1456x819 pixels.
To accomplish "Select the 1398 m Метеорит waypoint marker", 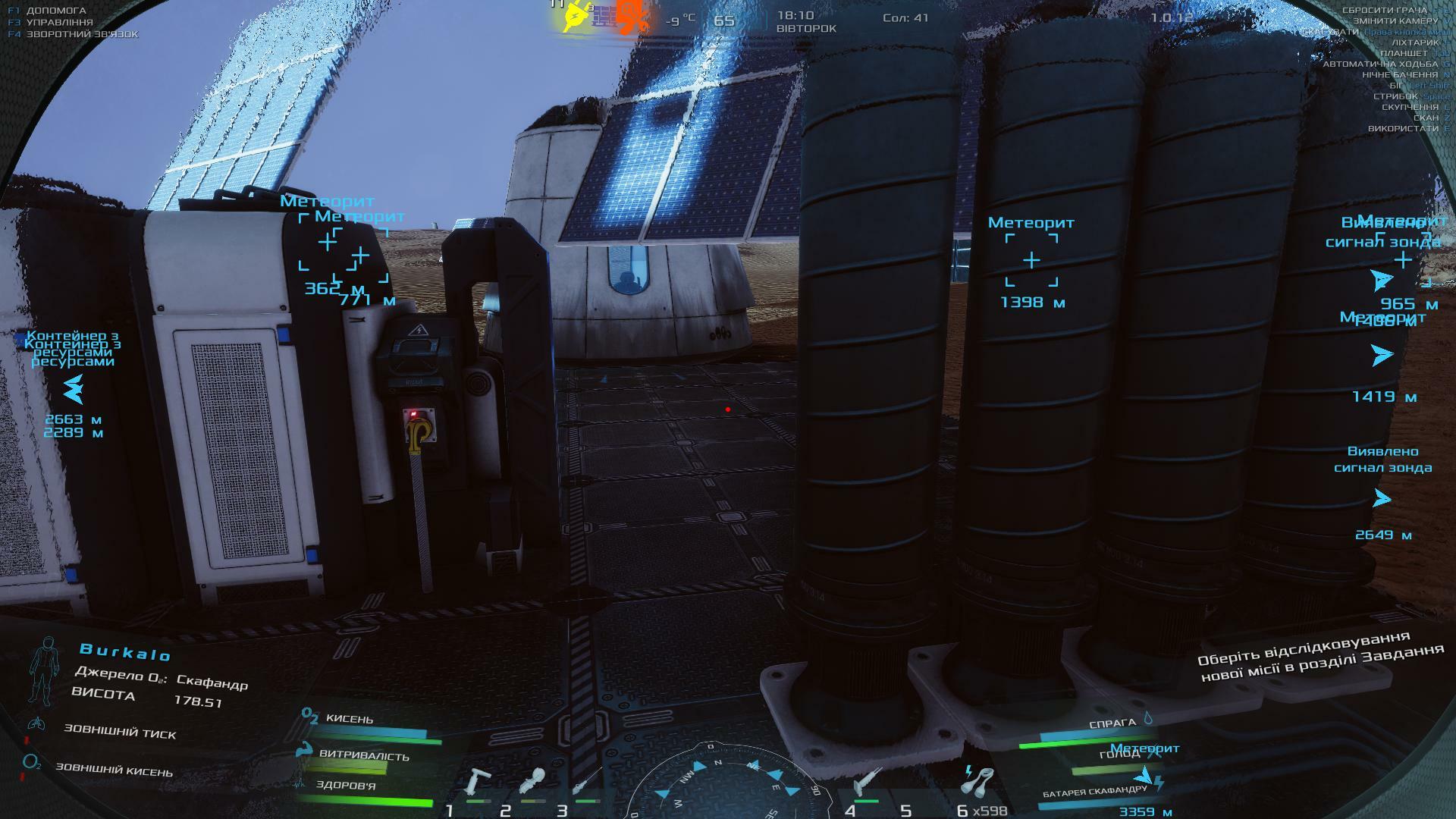I will pos(1031,260).
